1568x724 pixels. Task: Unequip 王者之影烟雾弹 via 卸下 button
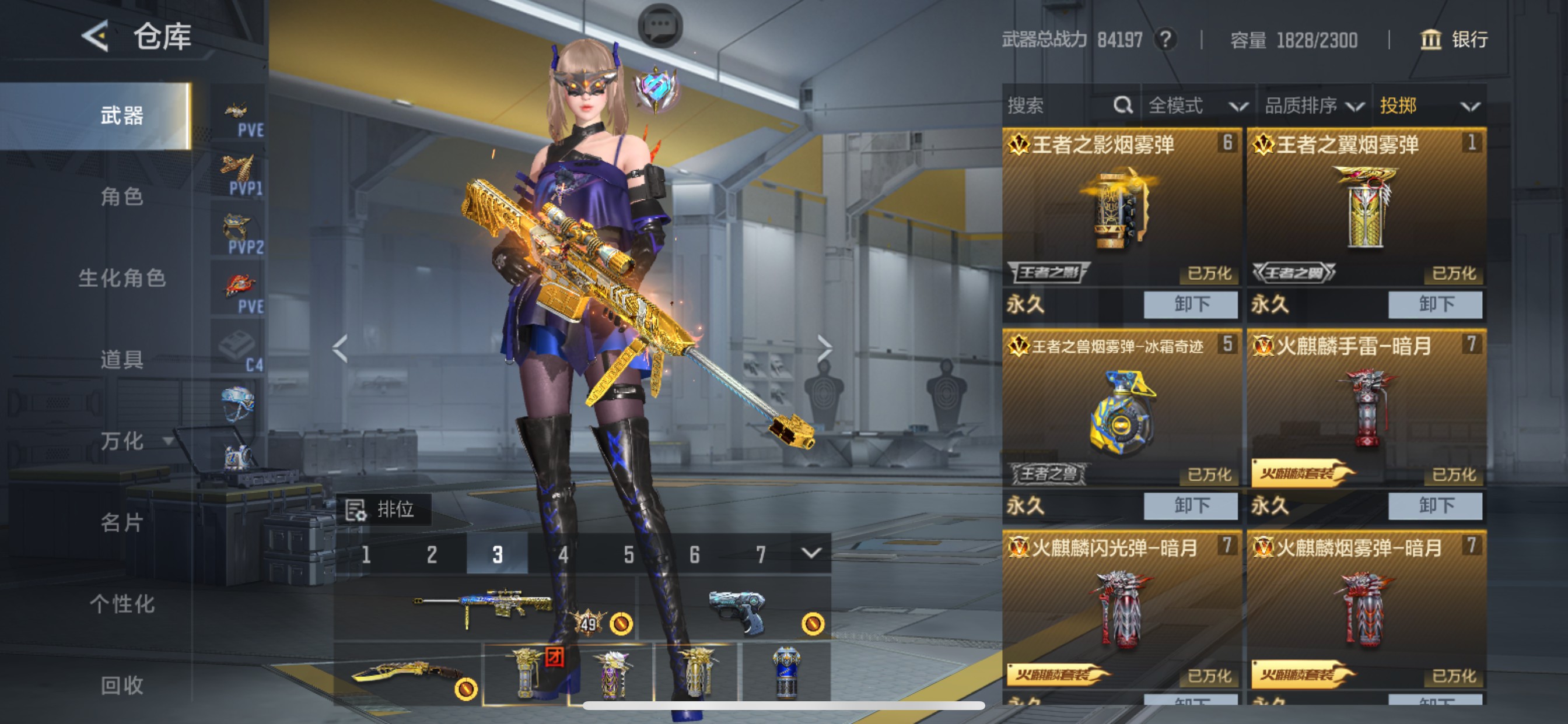coord(1190,304)
